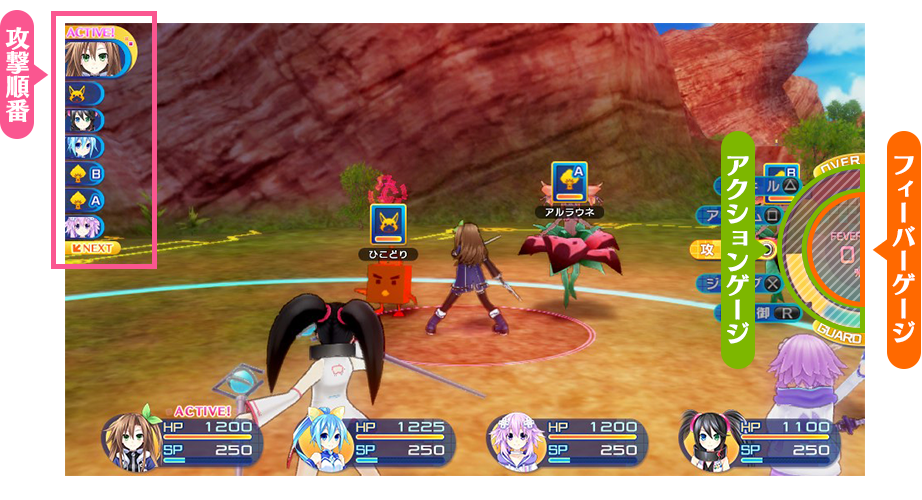This screenshot has height=500, width=922.
Task: Select the blue-haired party member status portrait
Action: pos(318,439)
